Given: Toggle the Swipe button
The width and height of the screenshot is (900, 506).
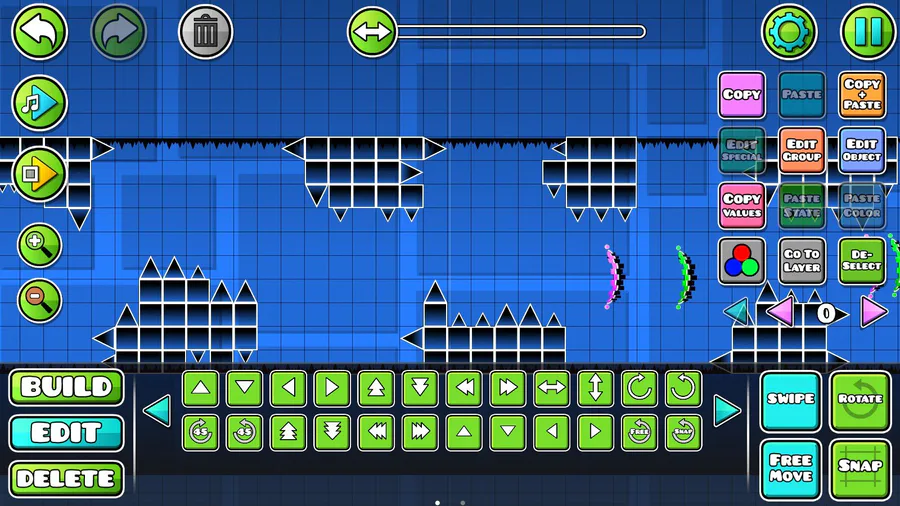Looking at the screenshot, I should pos(790,400).
